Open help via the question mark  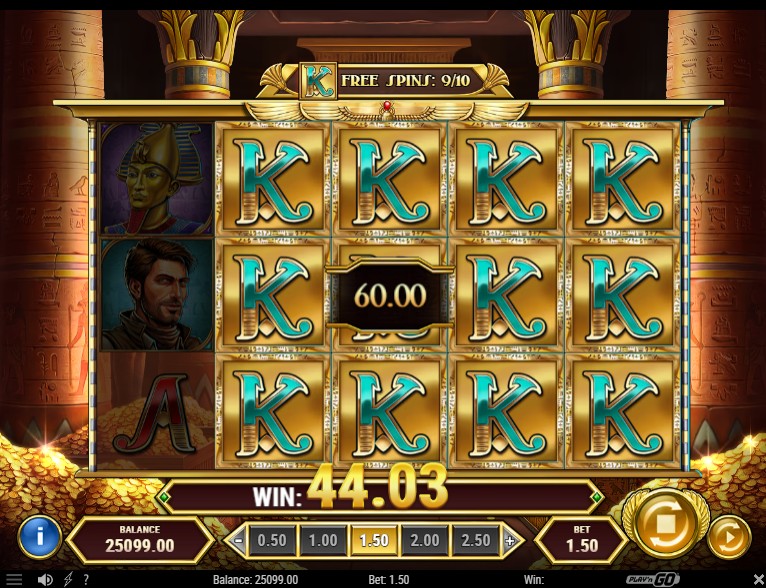point(86,579)
